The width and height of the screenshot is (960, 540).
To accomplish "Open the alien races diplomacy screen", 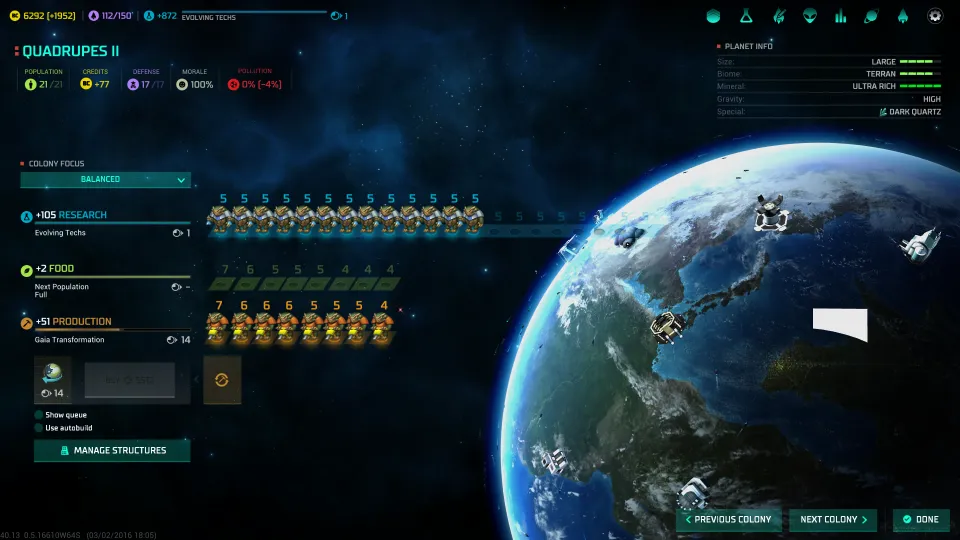I will tap(808, 16).
